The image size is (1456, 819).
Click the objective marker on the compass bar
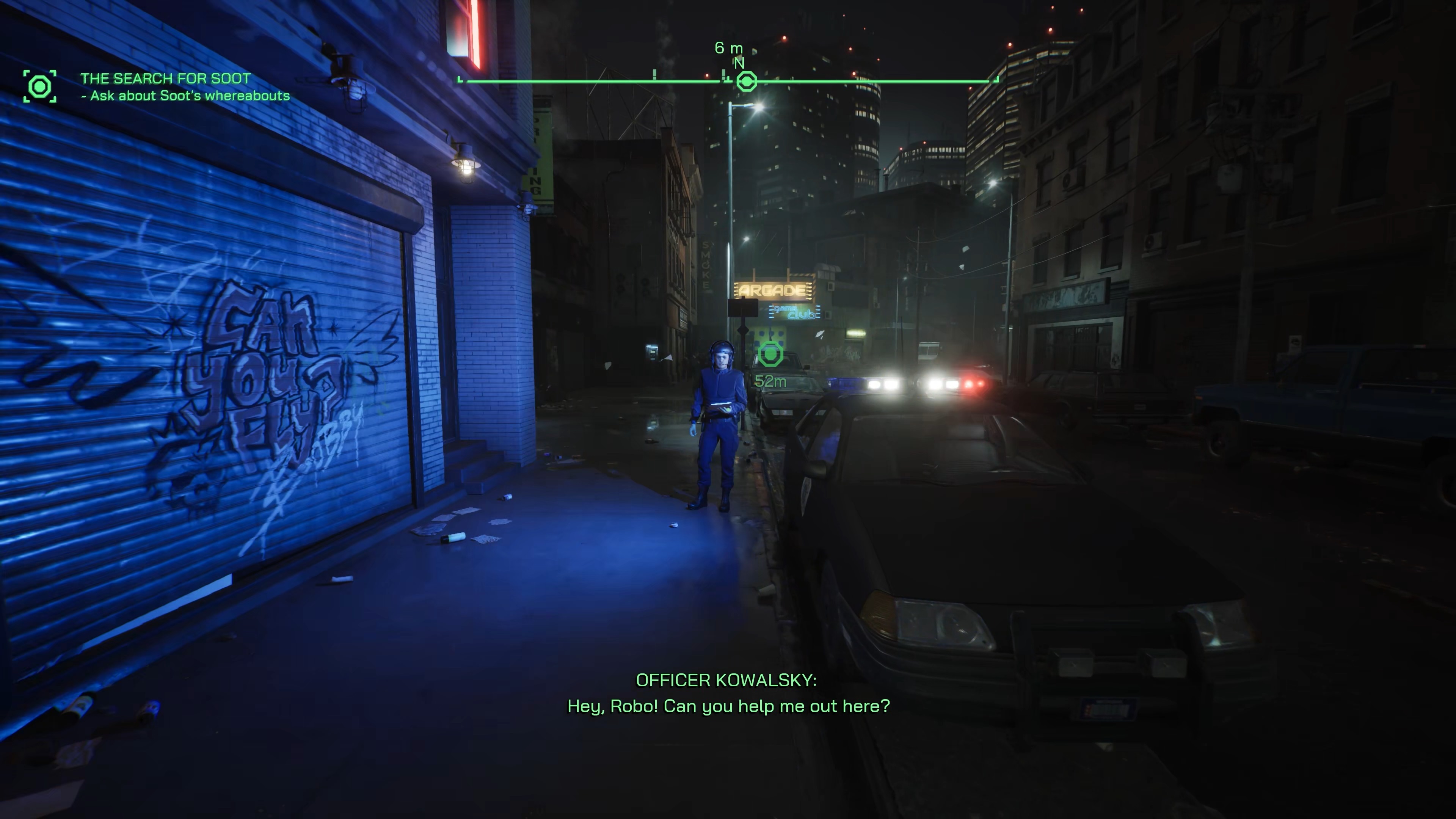pos(747,82)
